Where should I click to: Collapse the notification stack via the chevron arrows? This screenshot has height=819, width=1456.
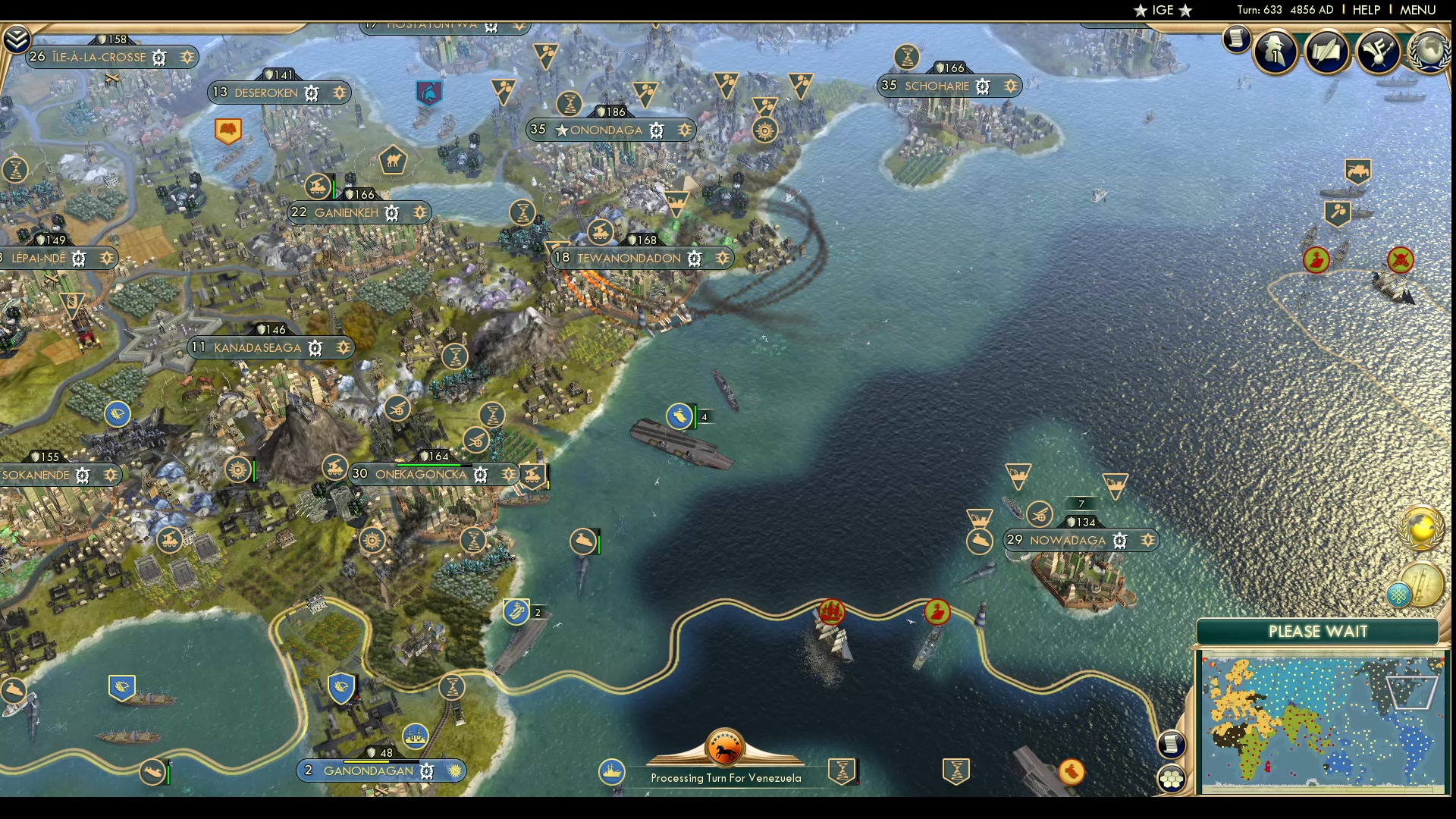point(17,38)
